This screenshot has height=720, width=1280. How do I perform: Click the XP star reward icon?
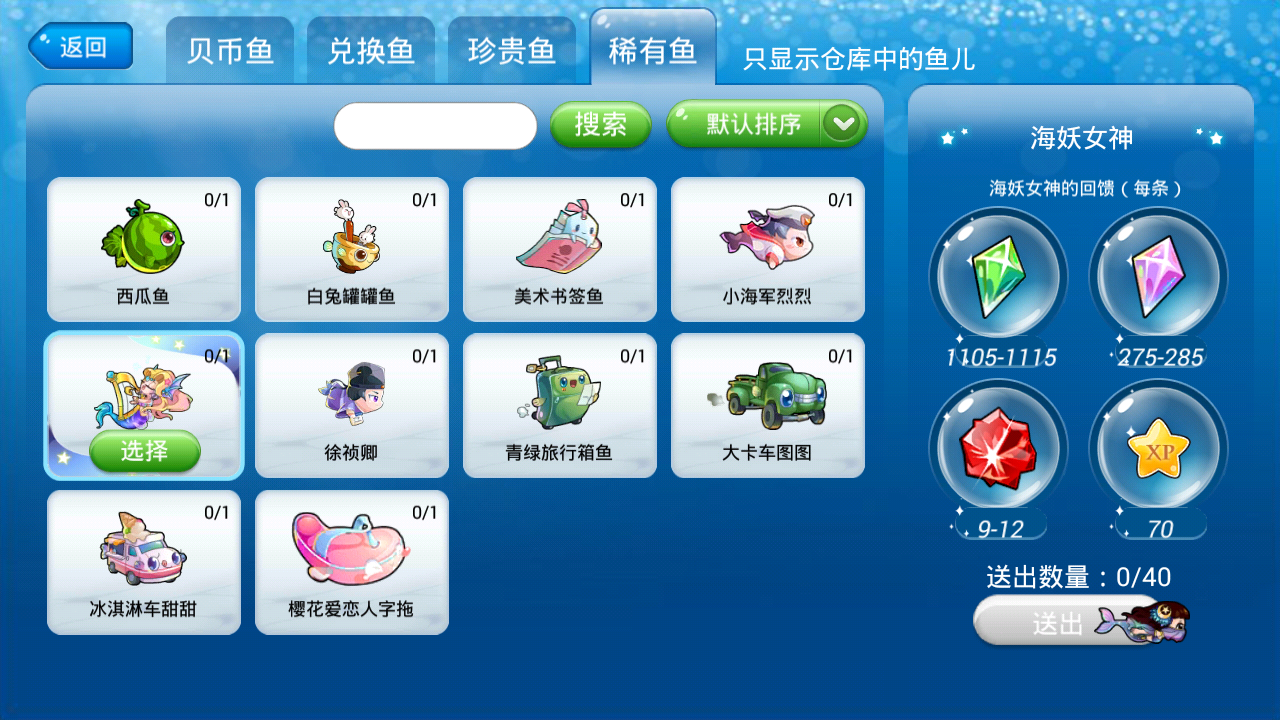pos(1157,449)
